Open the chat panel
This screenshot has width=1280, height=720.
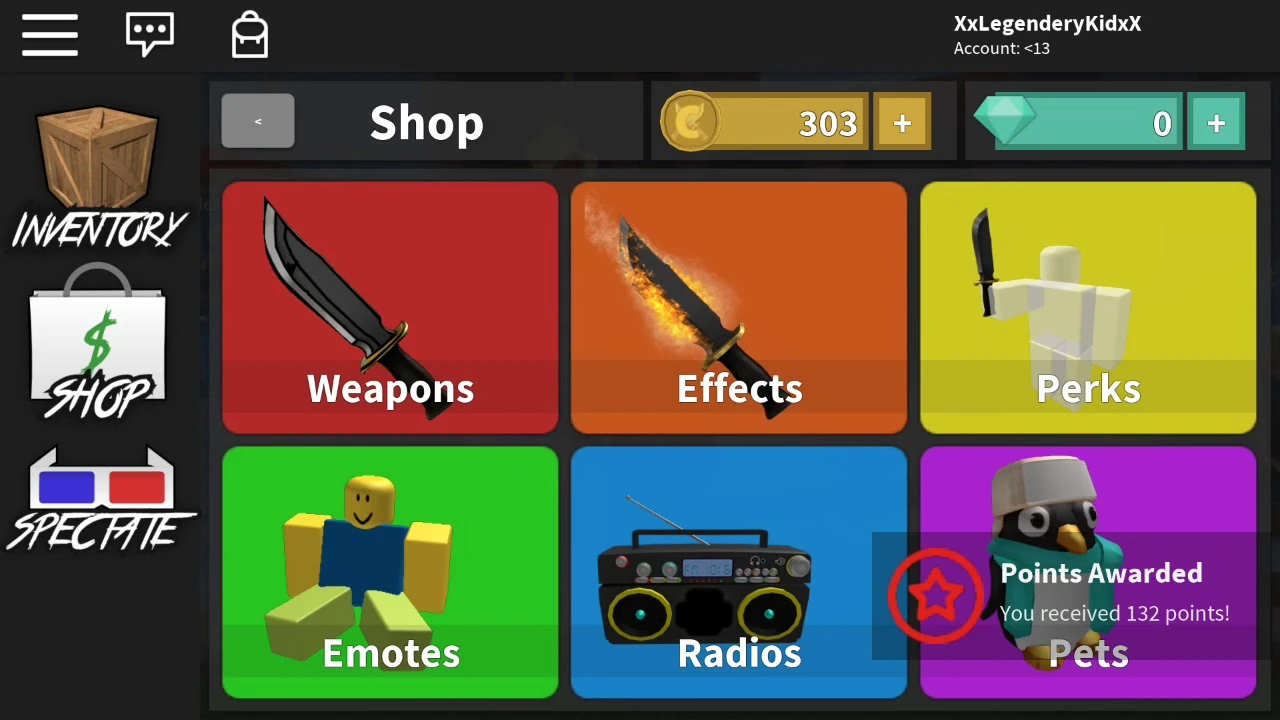(150, 33)
